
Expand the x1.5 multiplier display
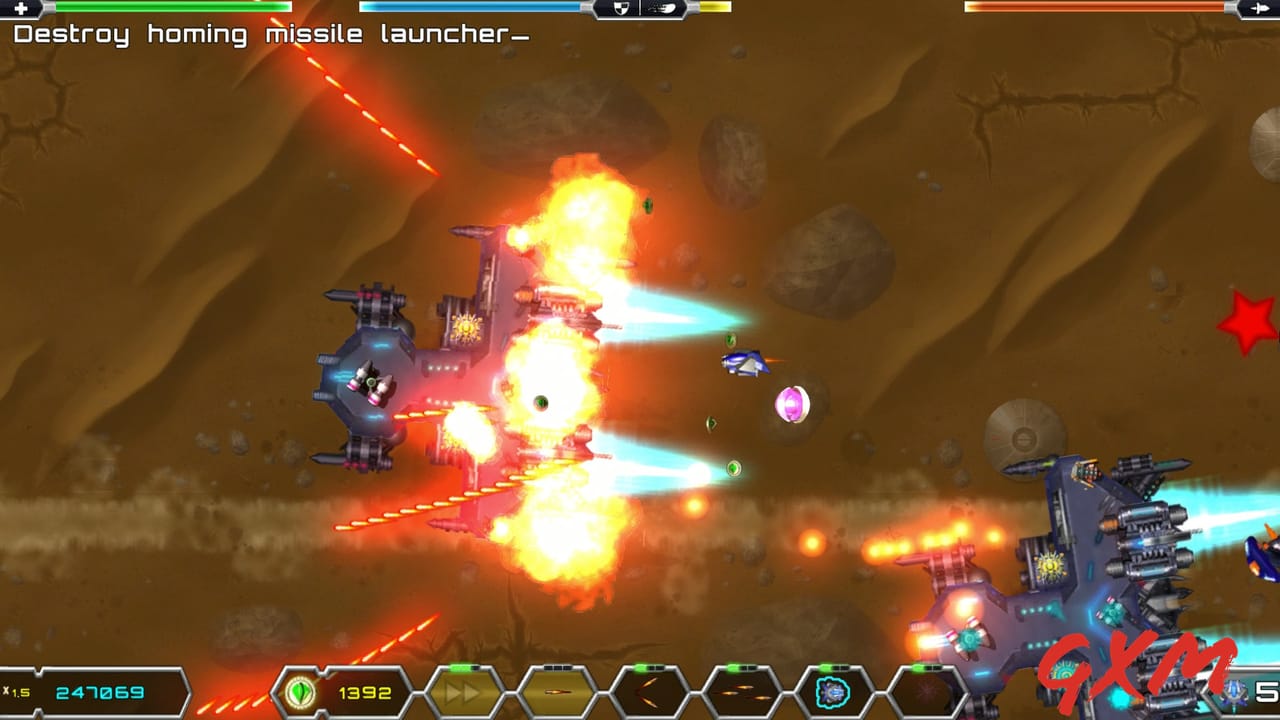[18, 691]
